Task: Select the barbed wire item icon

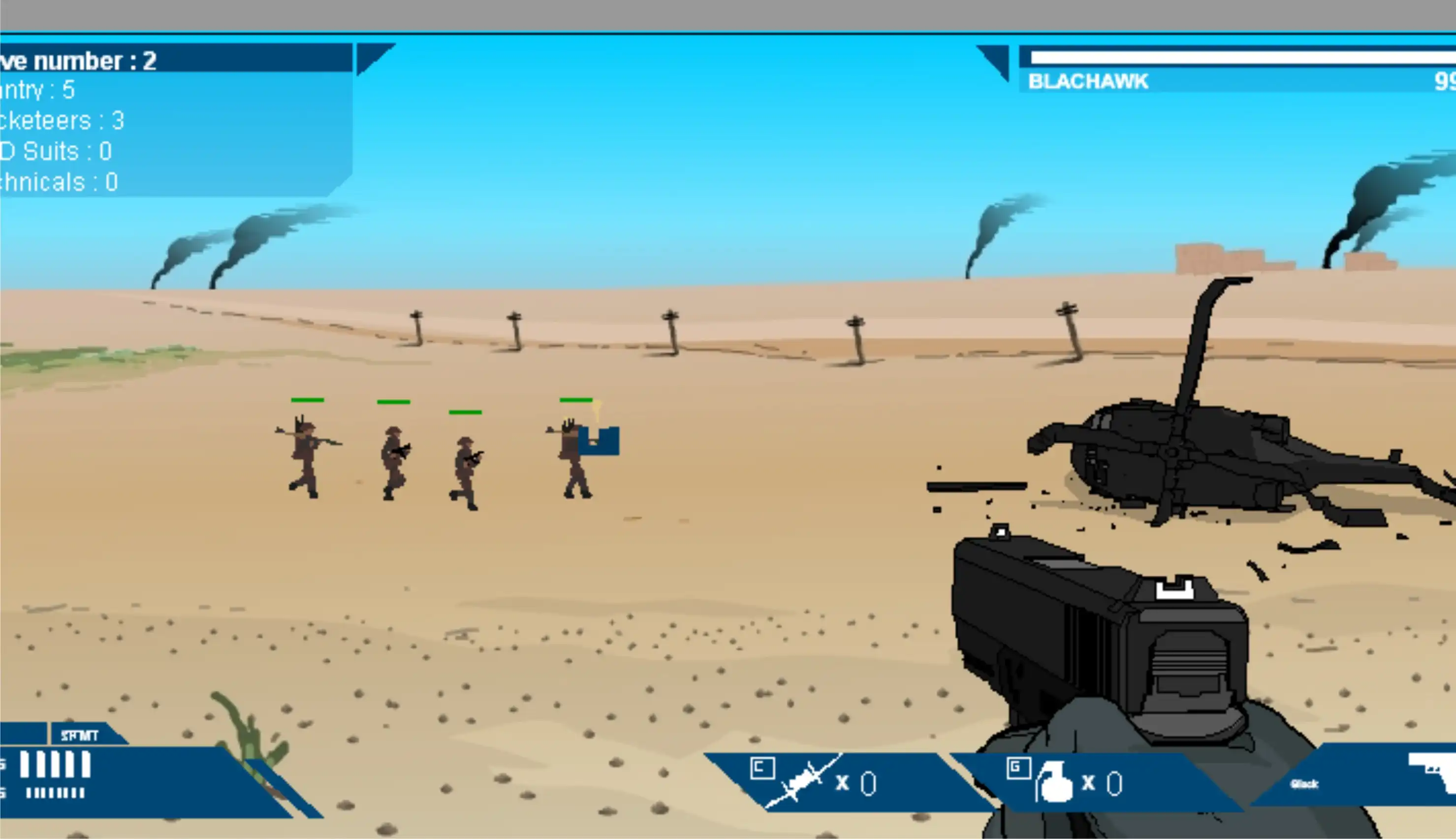Action: (801, 781)
